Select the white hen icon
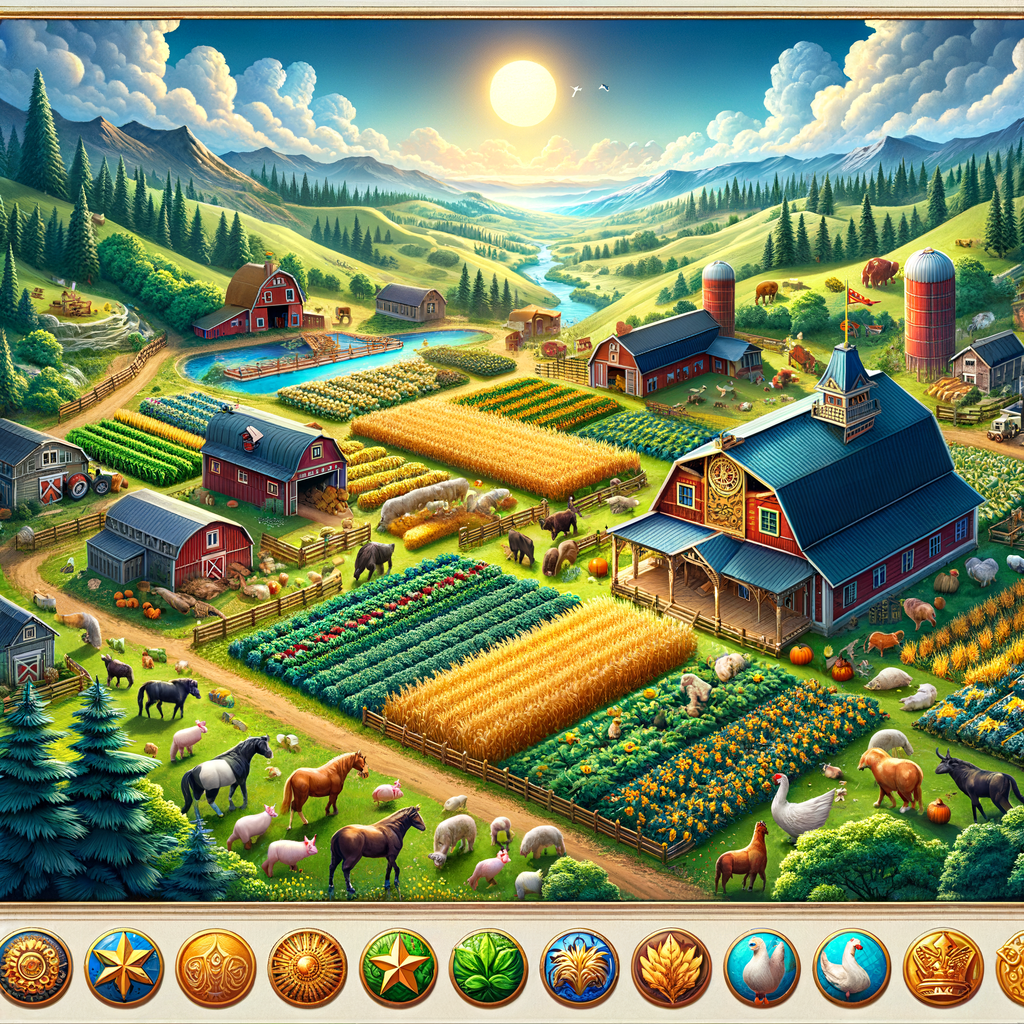1024x1024 pixels. pos(761,967)
